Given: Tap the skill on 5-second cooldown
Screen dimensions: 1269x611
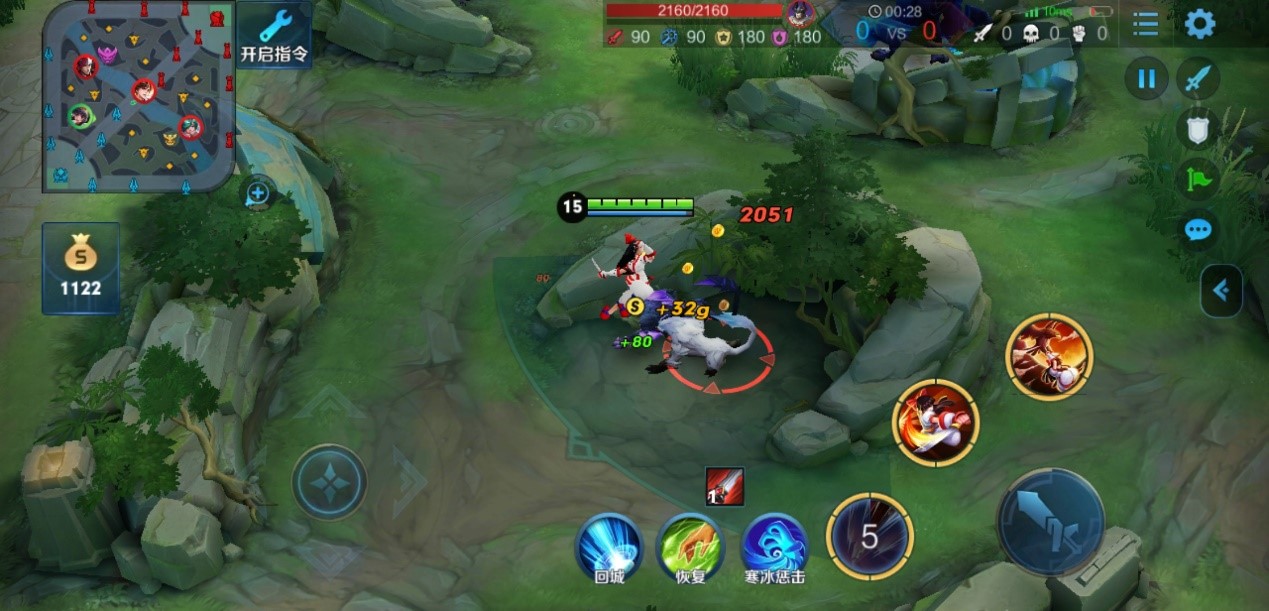Looking at the screenshot, I should point(870,536).
